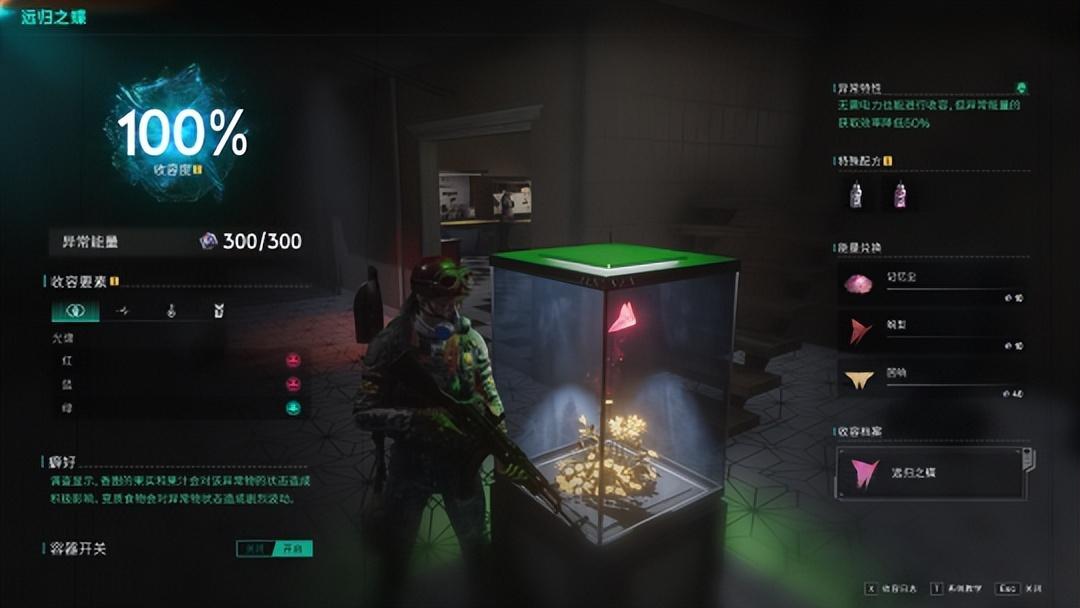Choose the pink crystal energy exchange item
Viewport: 1080px width, 608px height.
pos(860,285)
